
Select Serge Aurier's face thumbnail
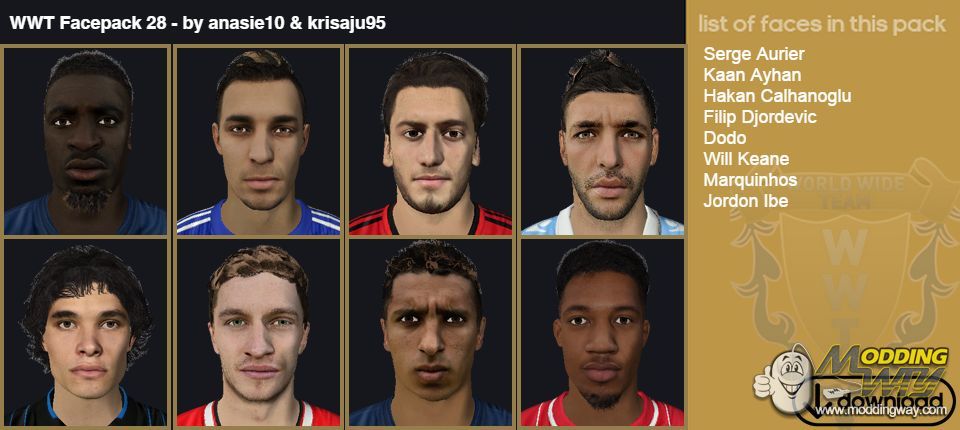point(86,141)
